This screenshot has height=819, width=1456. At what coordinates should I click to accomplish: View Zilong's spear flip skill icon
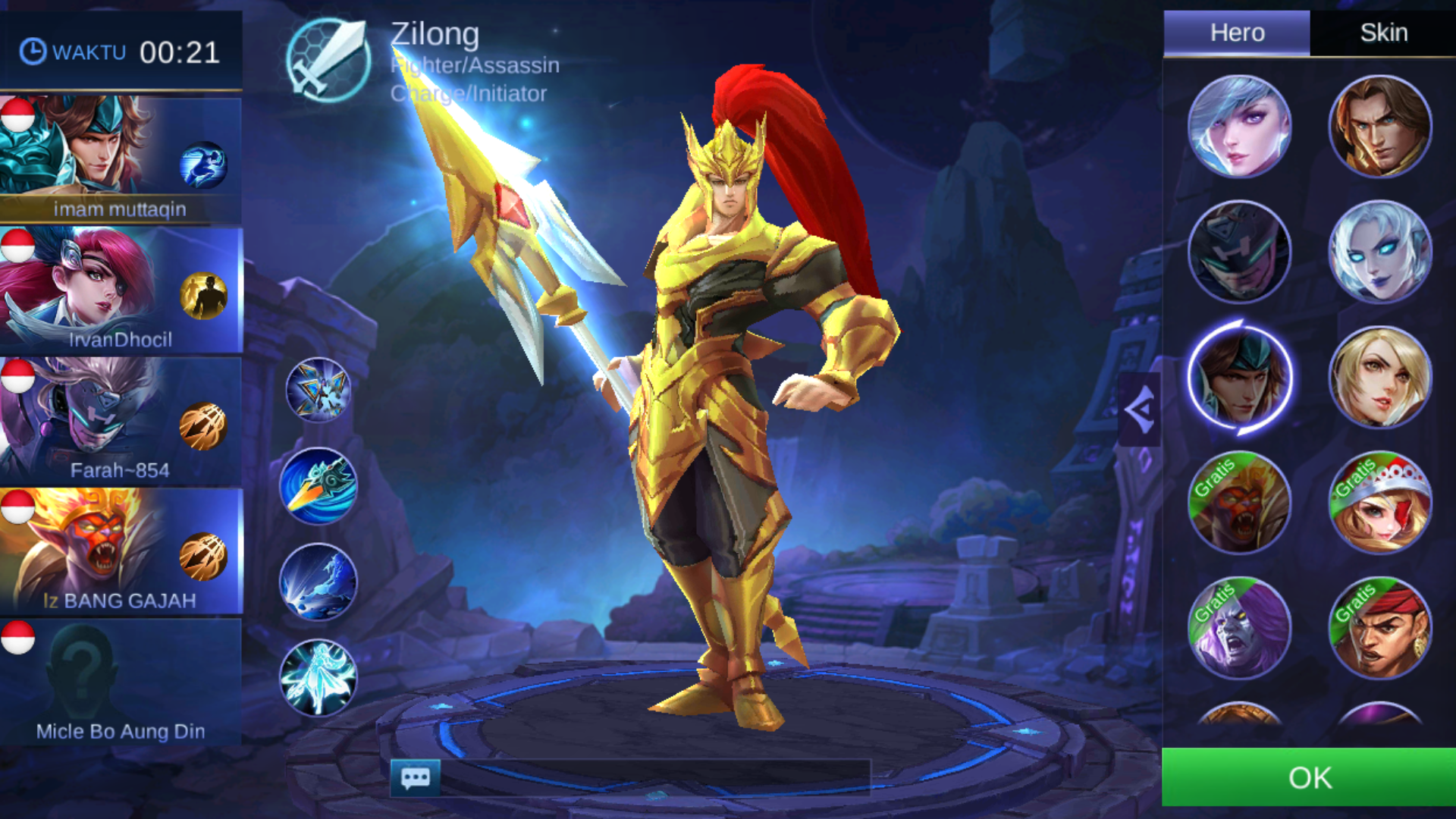tap(318, 486)
